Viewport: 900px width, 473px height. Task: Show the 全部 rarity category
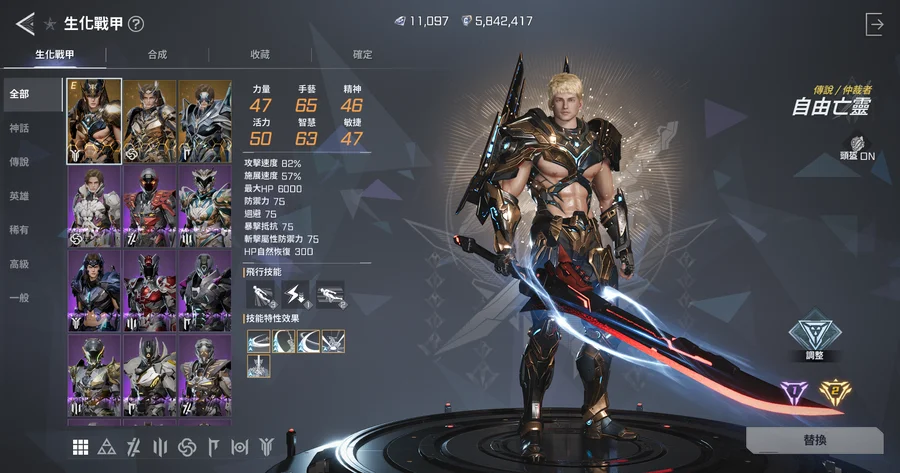[x=20, y=94]
